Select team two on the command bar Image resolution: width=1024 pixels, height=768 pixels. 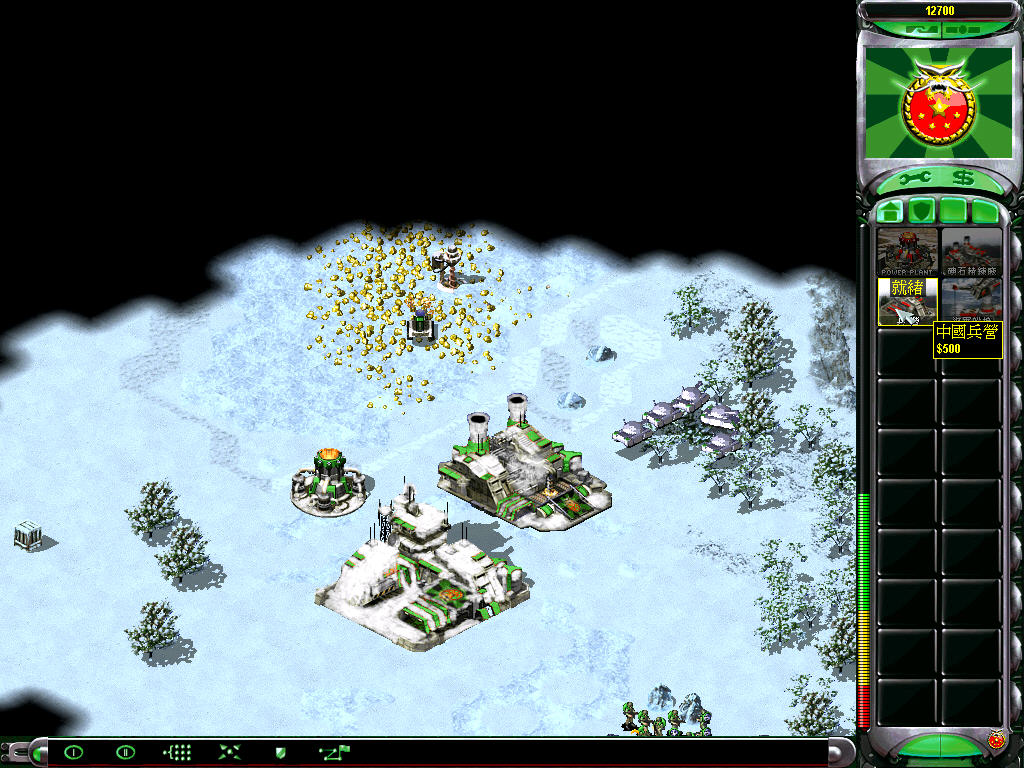(x=125, y=752)
